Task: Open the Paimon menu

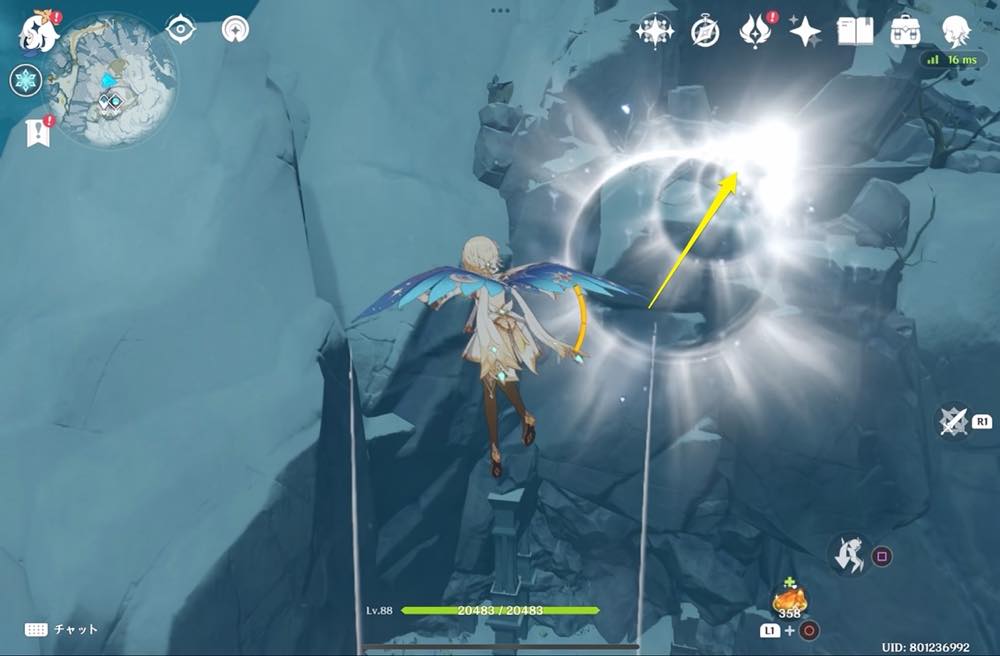Action: click(38, 32)
